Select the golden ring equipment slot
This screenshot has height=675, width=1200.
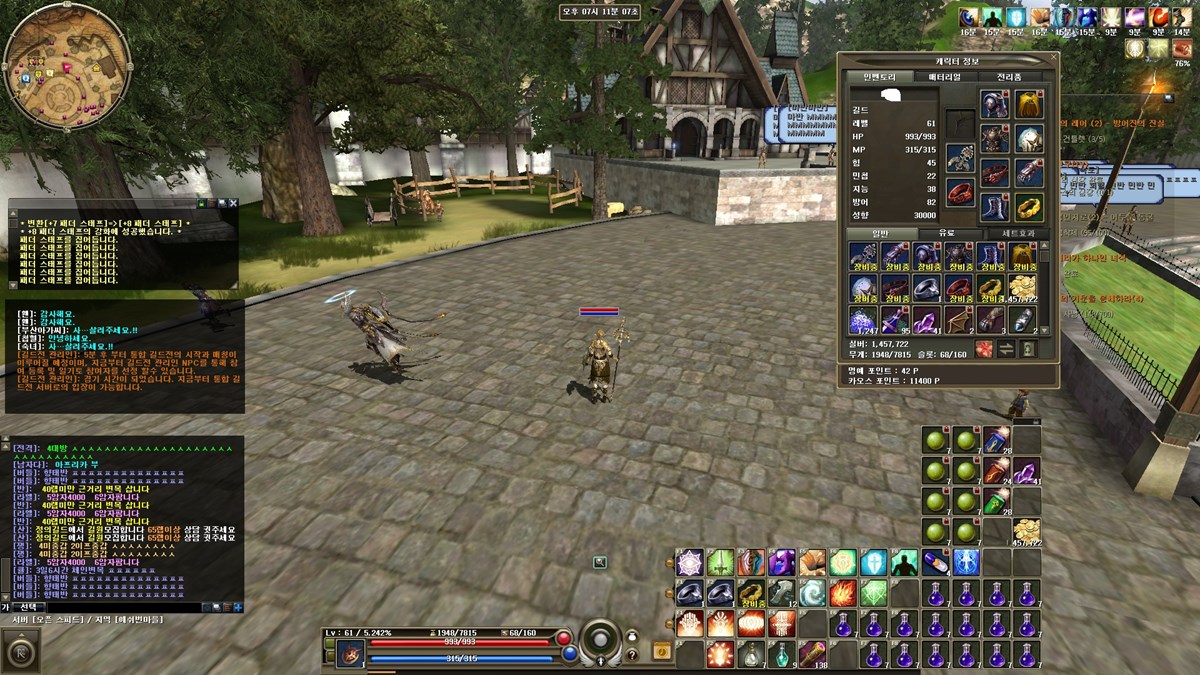click(x=1029, y=207)
